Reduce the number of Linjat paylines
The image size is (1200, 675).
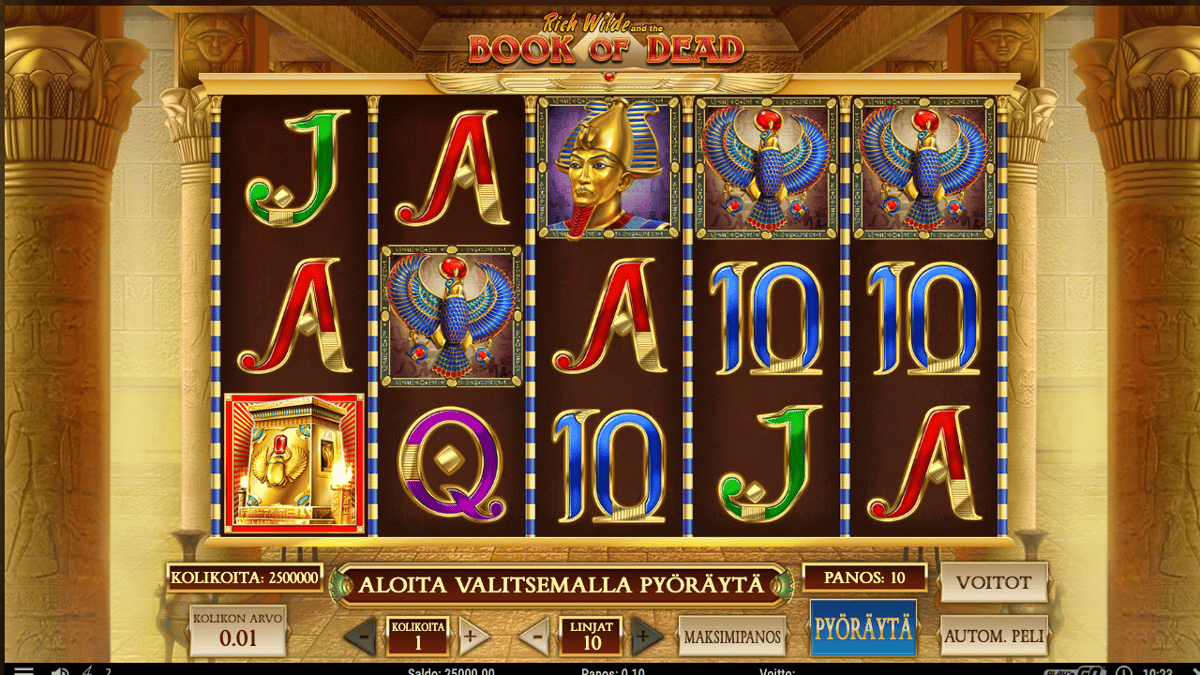pos(536,636)
